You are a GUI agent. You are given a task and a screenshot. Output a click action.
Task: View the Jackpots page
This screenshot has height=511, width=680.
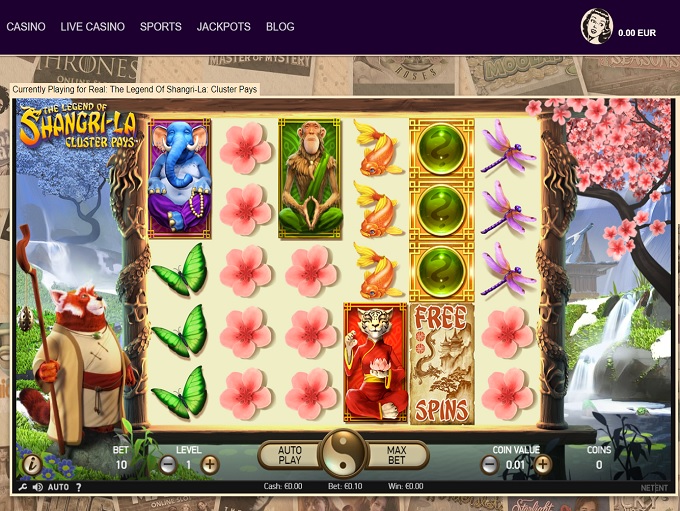(x=224, y=27)
